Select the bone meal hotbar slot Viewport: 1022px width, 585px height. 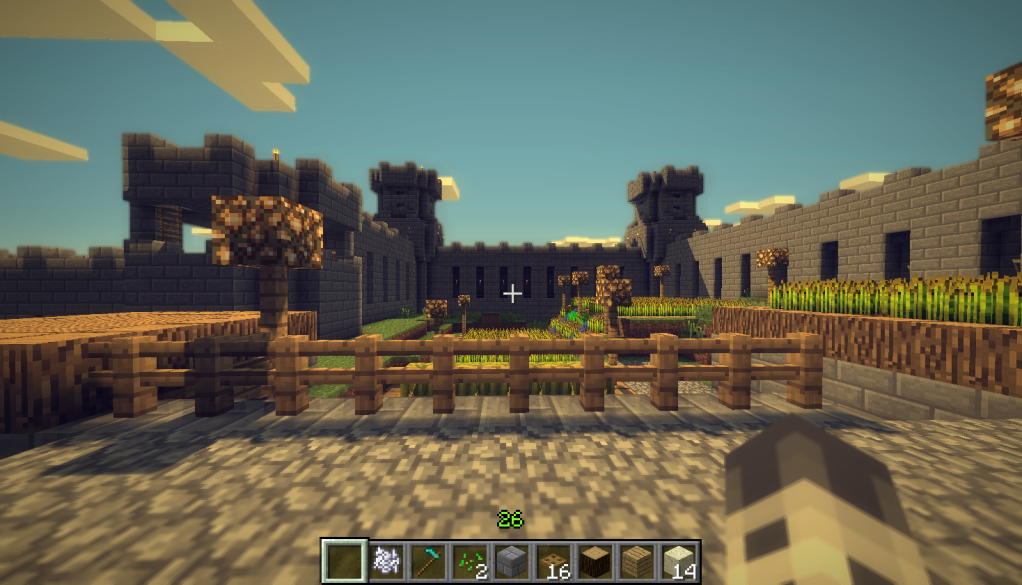coord(386,560)
